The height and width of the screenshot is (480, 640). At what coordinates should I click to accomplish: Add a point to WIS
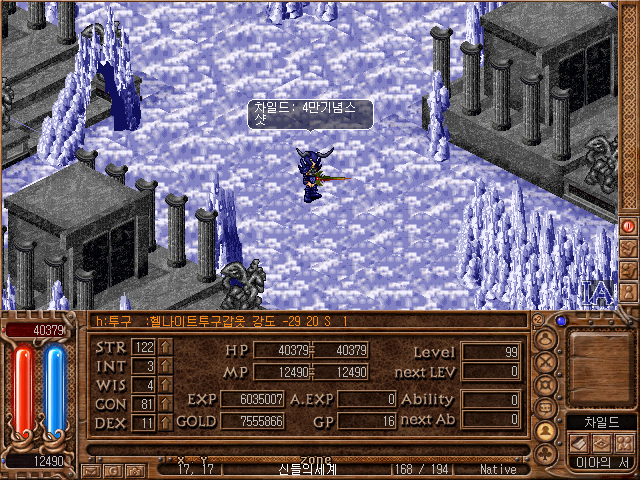166,385
